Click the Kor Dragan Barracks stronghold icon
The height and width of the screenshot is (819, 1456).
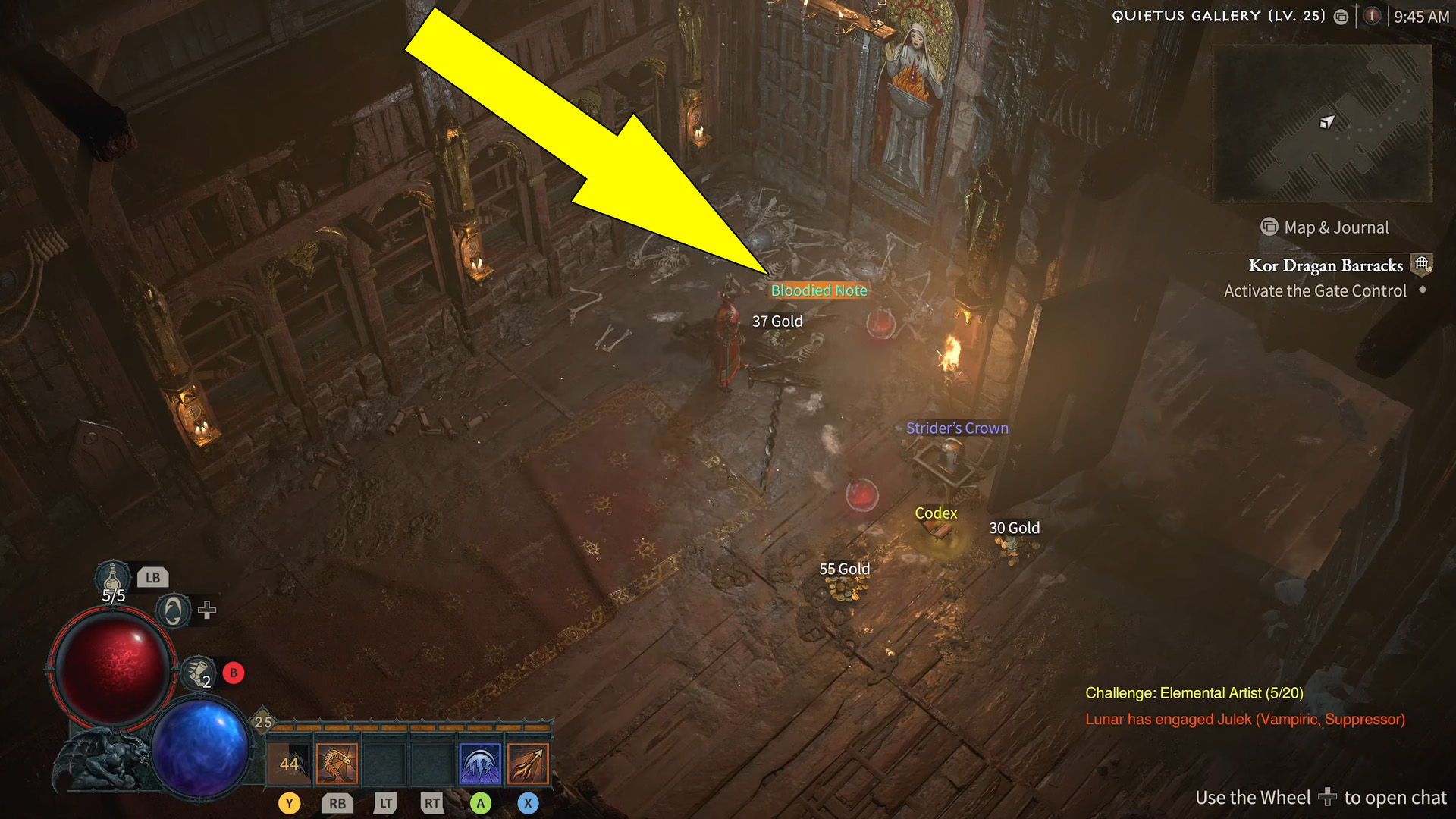pyautogui.click(x=1421, y=264)
